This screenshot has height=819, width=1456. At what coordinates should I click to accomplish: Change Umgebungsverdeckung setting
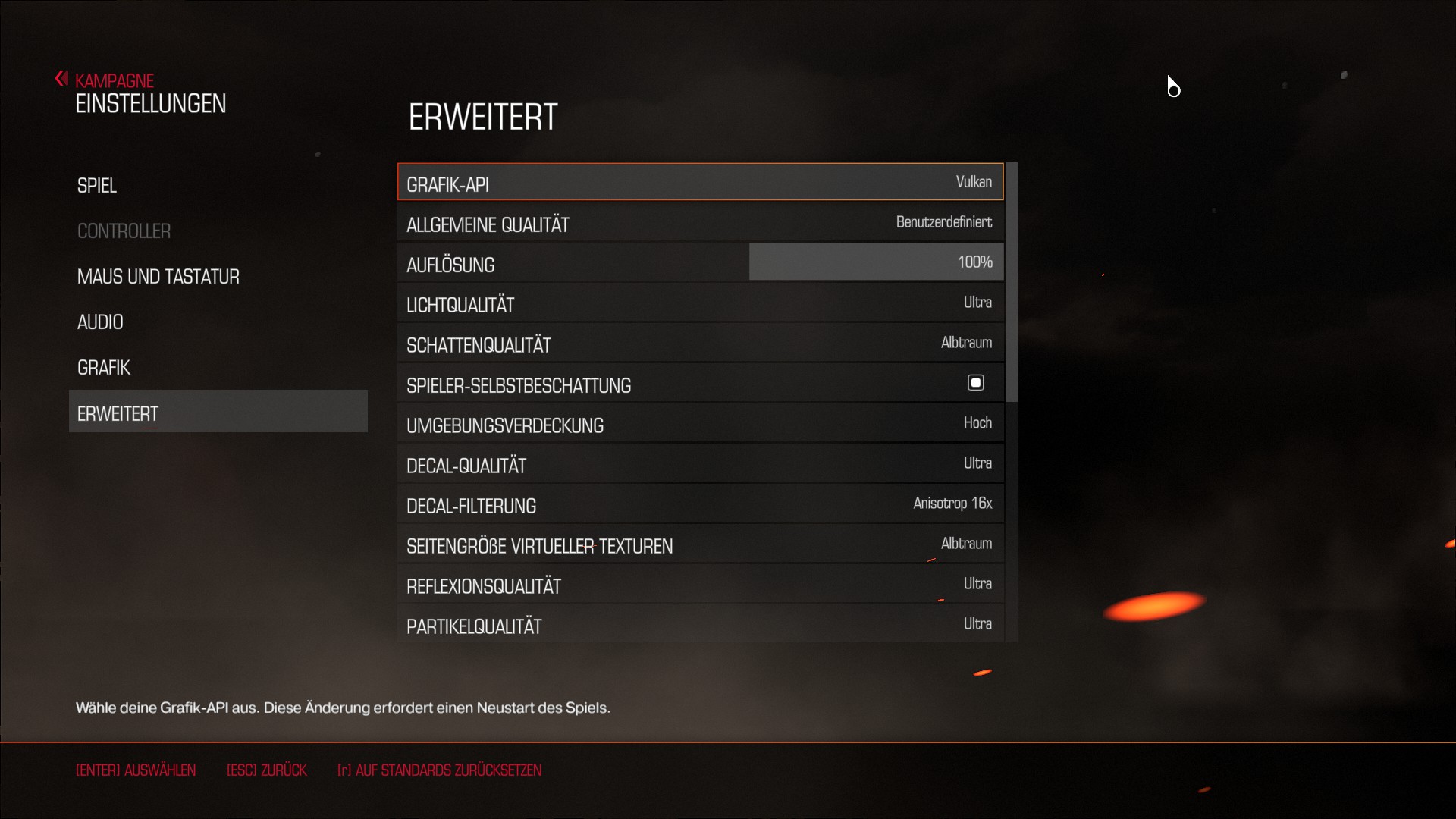tap(699, 424)
